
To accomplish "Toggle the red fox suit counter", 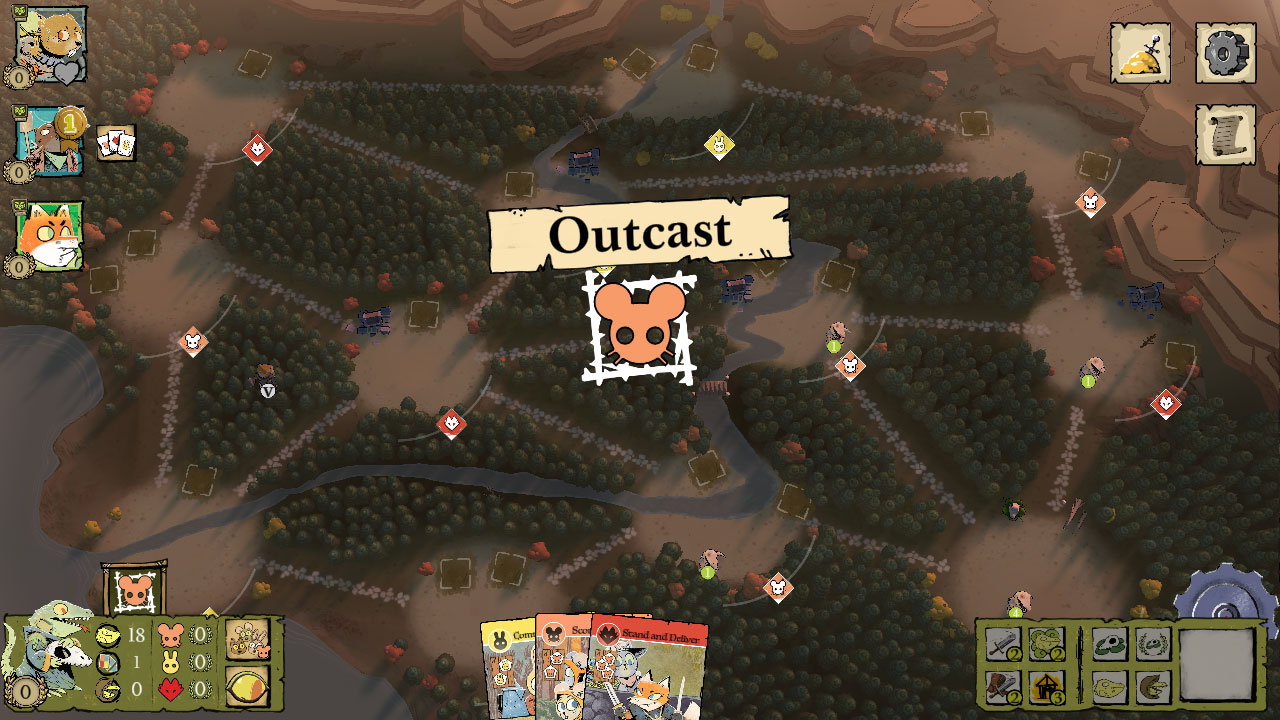I will [x=172, y=688].
